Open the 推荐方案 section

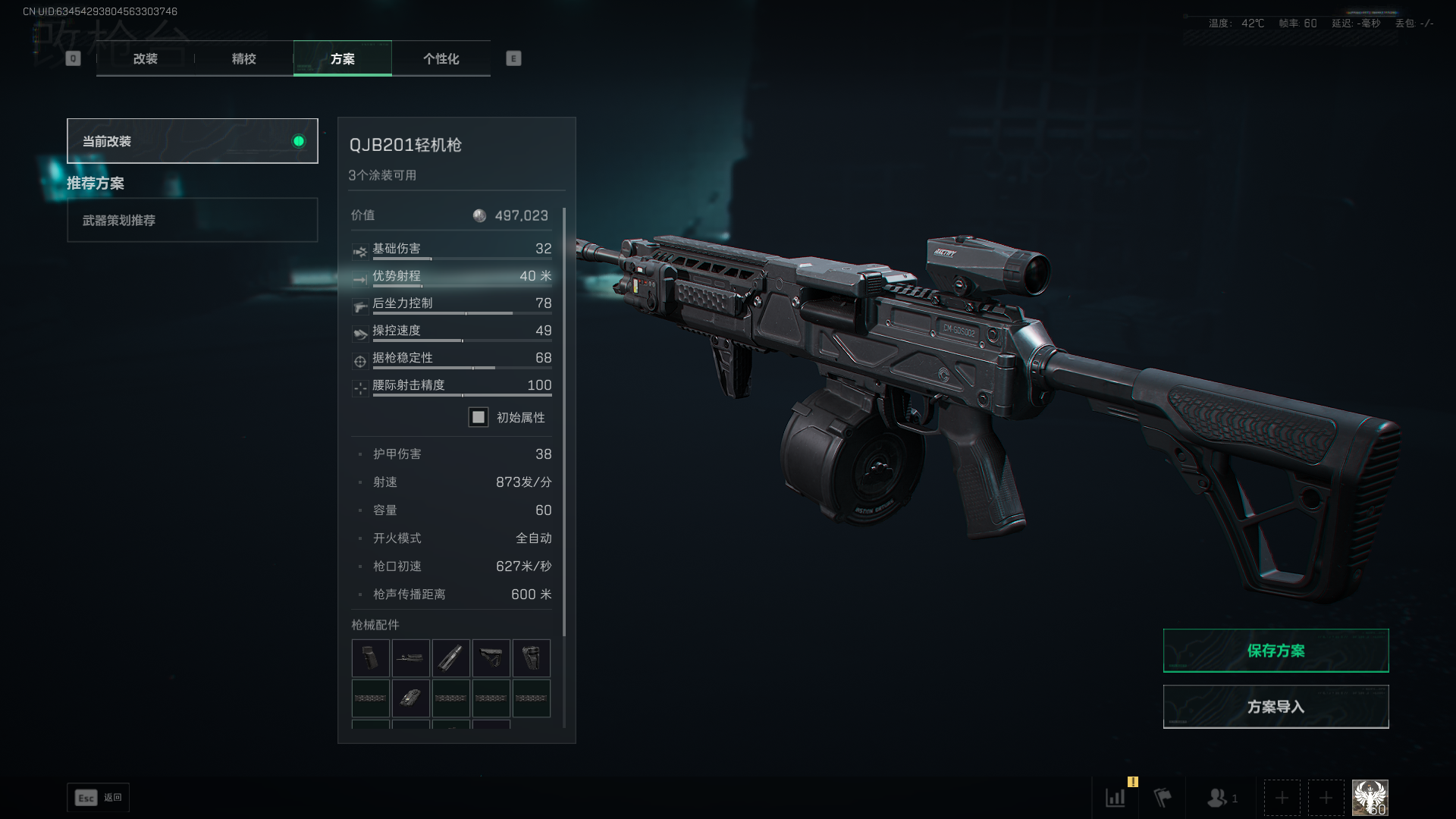click(x=95, y=184)
